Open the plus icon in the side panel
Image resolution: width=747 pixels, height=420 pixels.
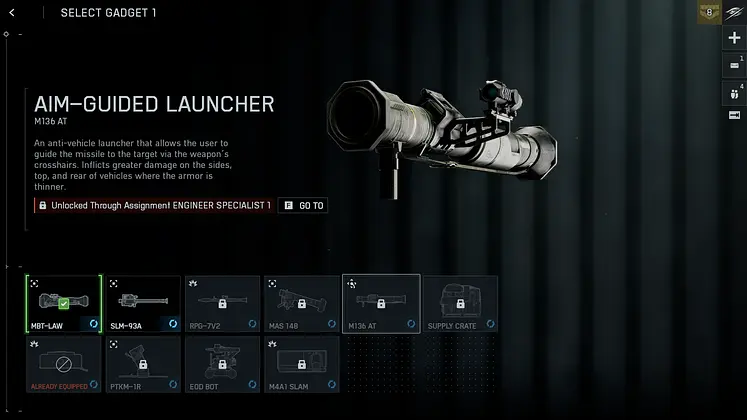click(735, 38)
